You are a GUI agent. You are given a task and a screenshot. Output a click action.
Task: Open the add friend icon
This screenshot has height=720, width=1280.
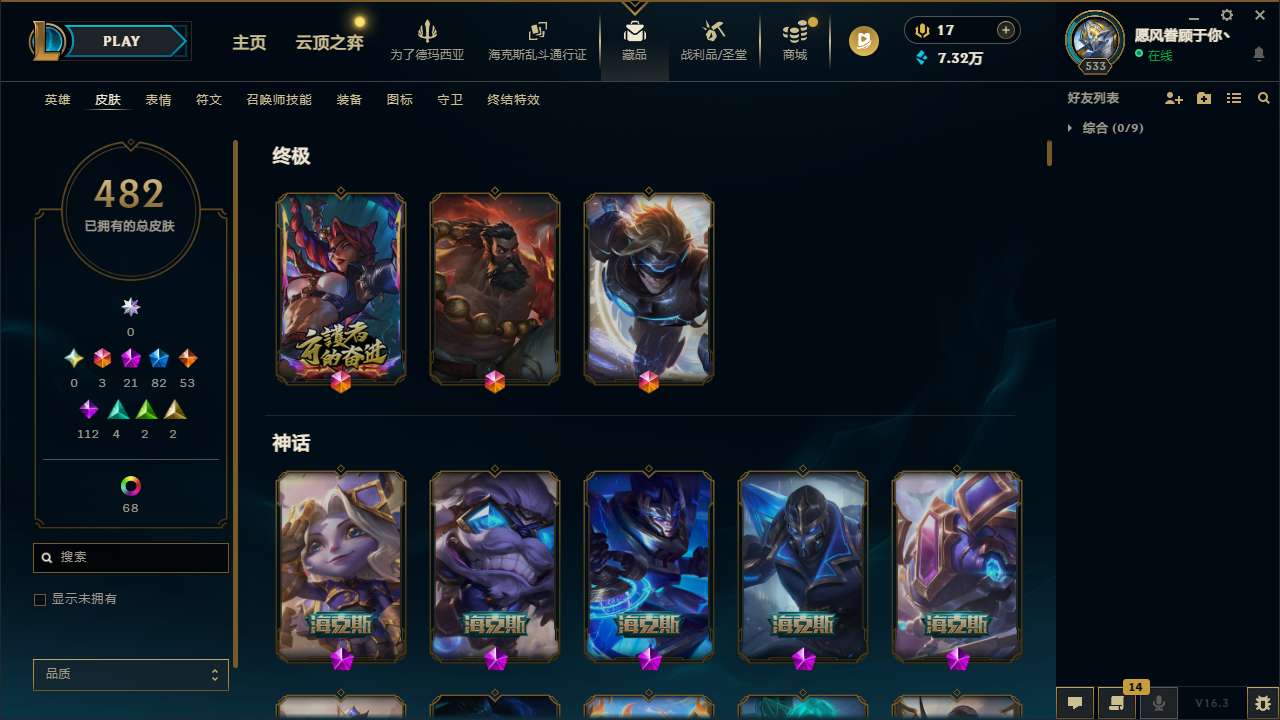pyautogui.click(x=1174, y=98)
